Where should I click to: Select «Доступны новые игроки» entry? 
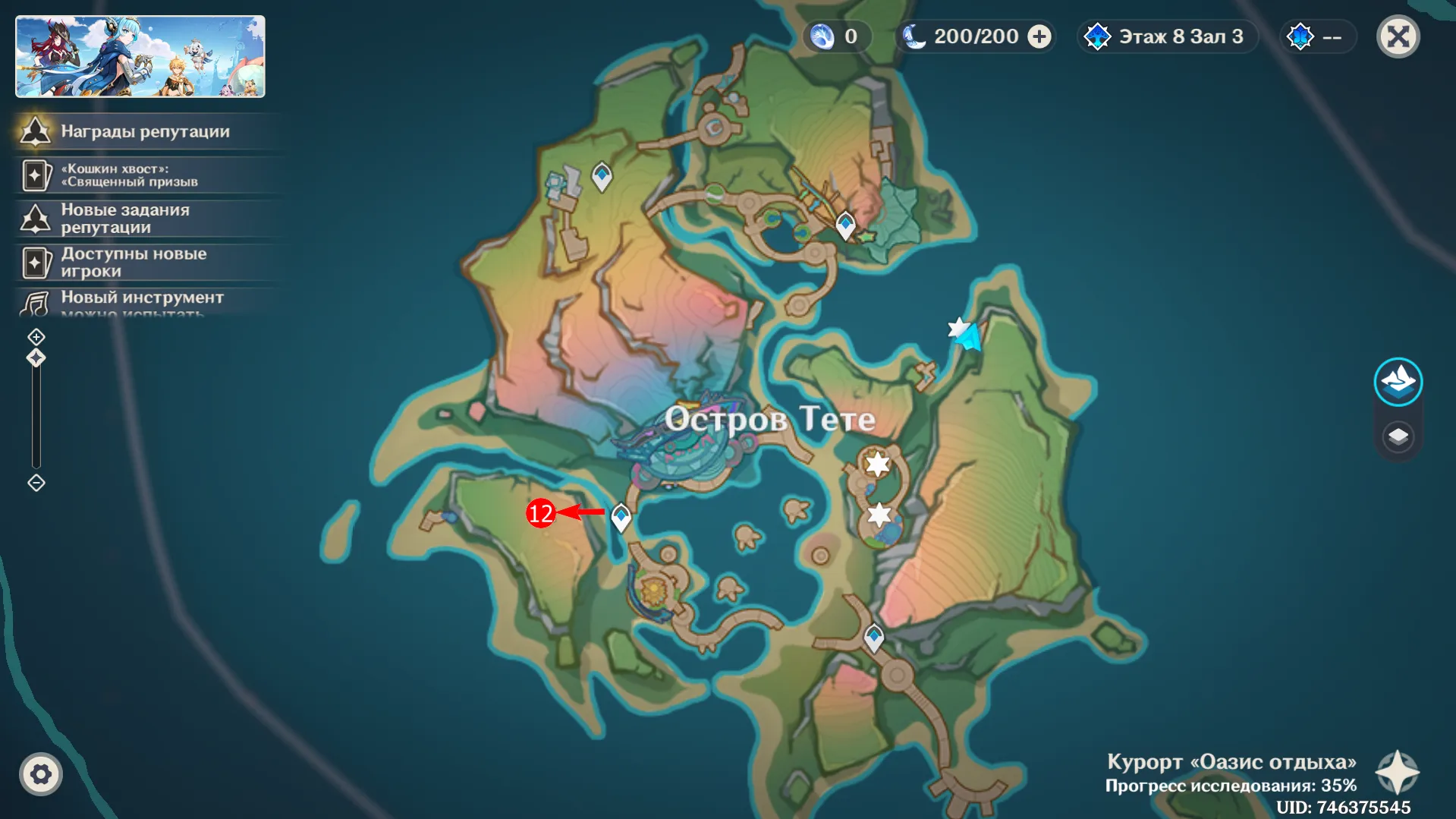pyautogui.click(x=133, y=263)
